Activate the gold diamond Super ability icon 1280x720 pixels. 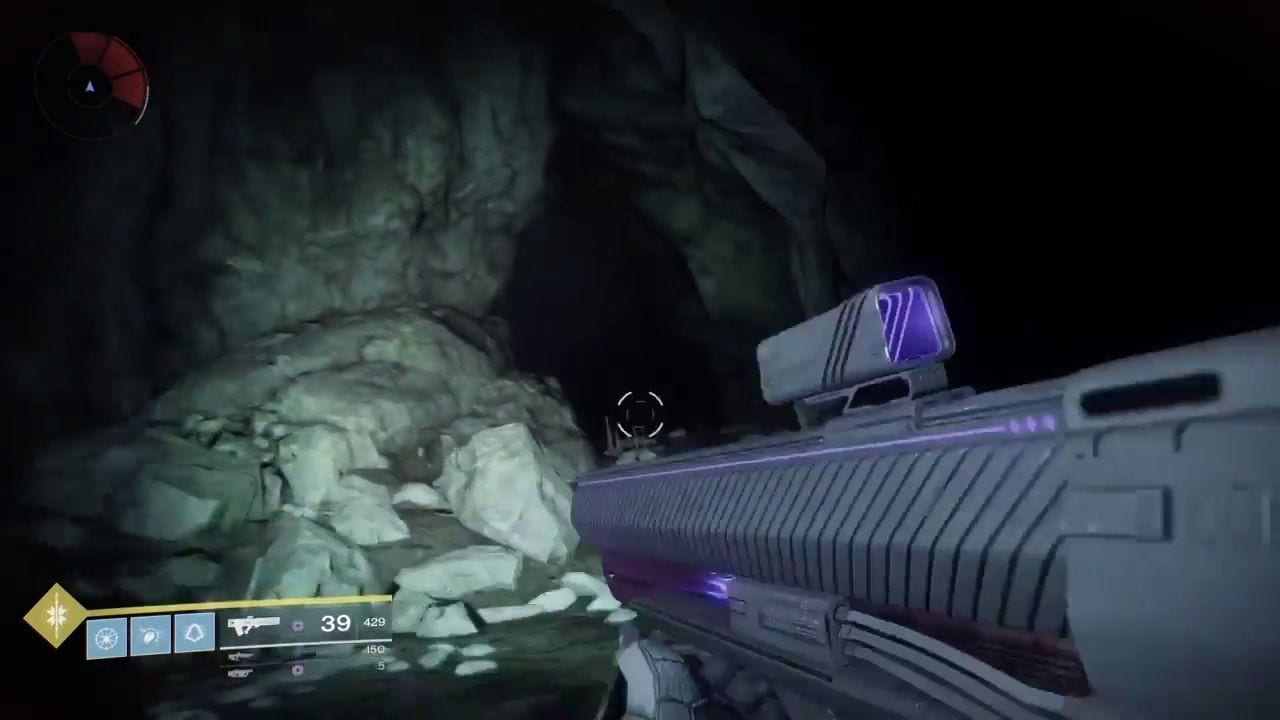point(56,615)
